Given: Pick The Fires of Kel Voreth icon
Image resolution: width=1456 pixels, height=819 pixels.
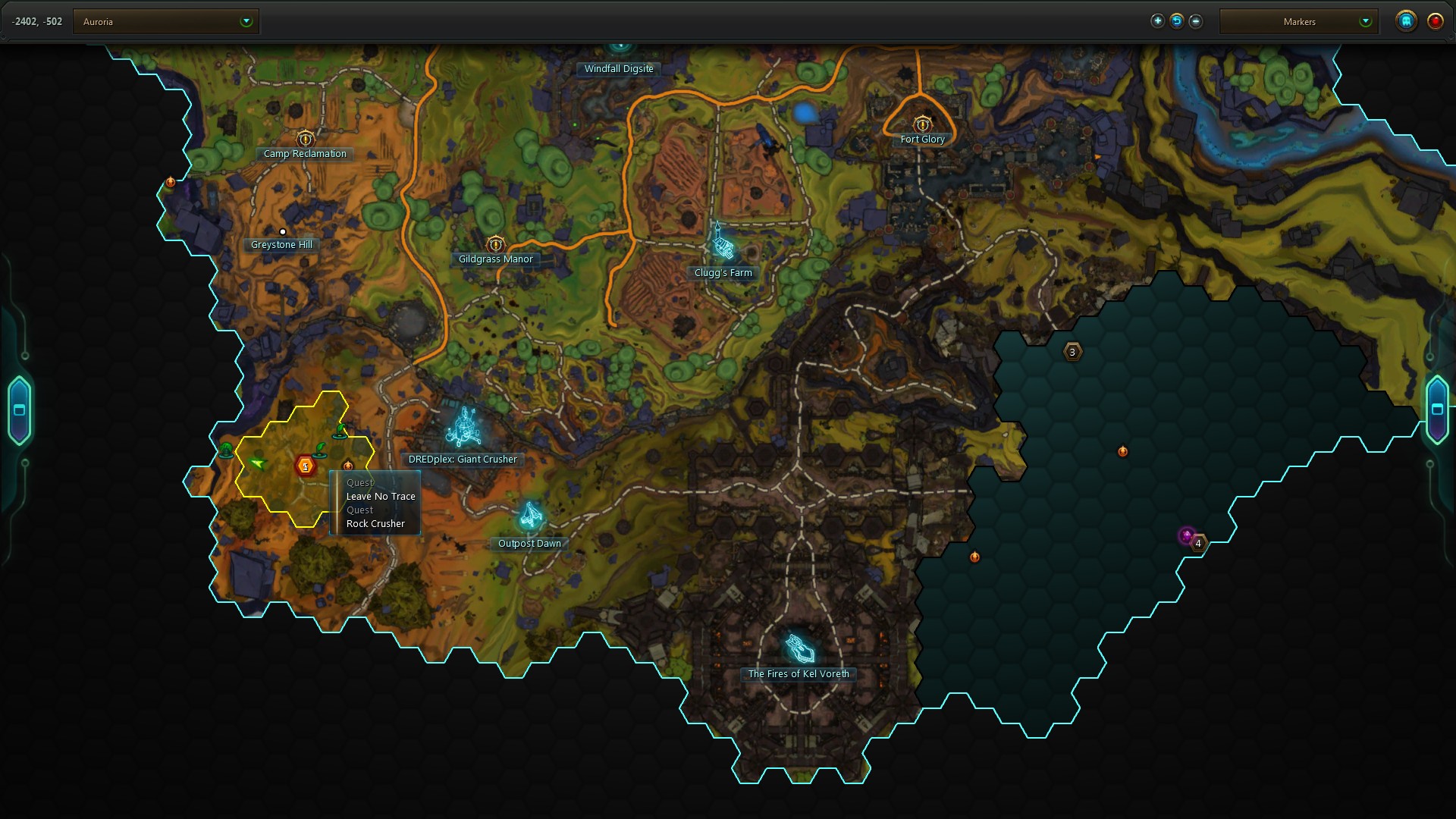Looking at the screenshot, I should (799, 648).
